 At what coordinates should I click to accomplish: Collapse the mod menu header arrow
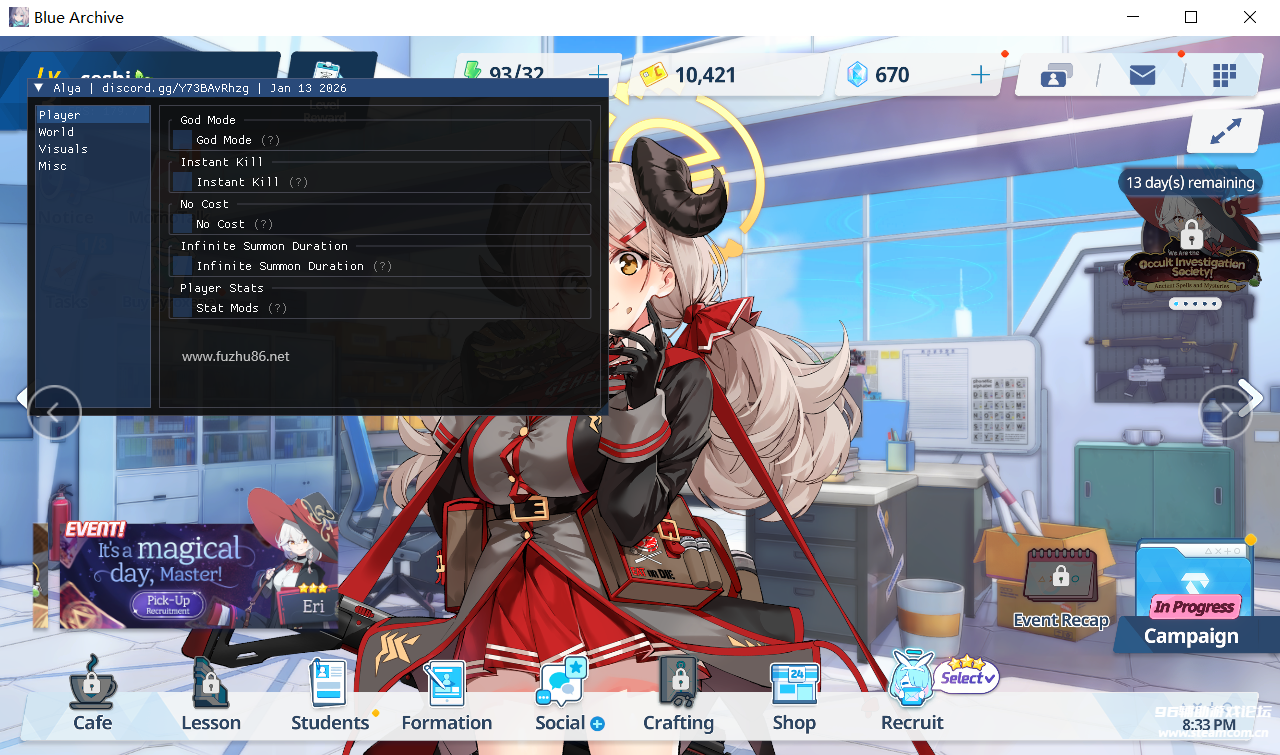[x=40, y=87]
